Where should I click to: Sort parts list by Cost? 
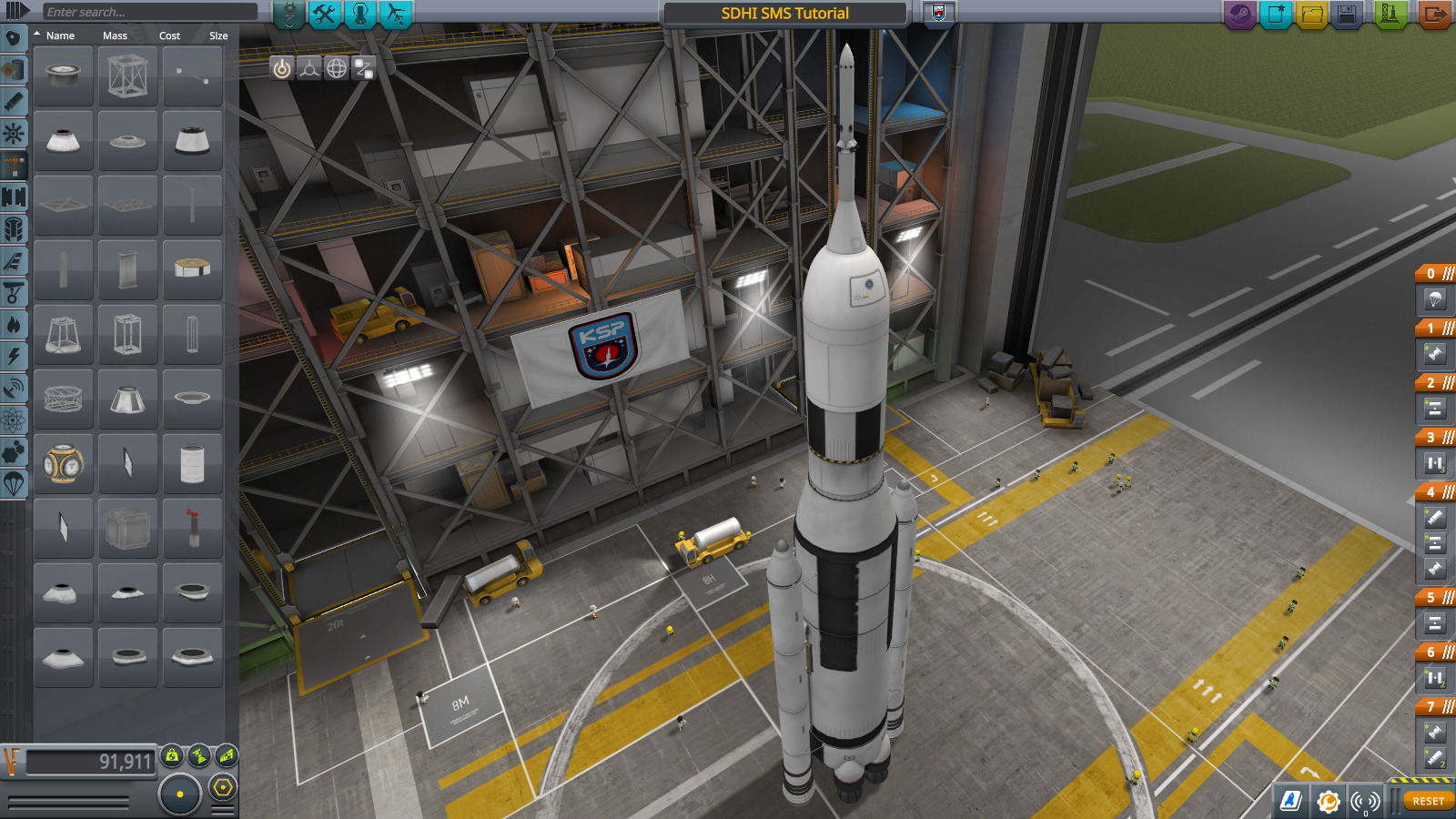pos(169,35)
